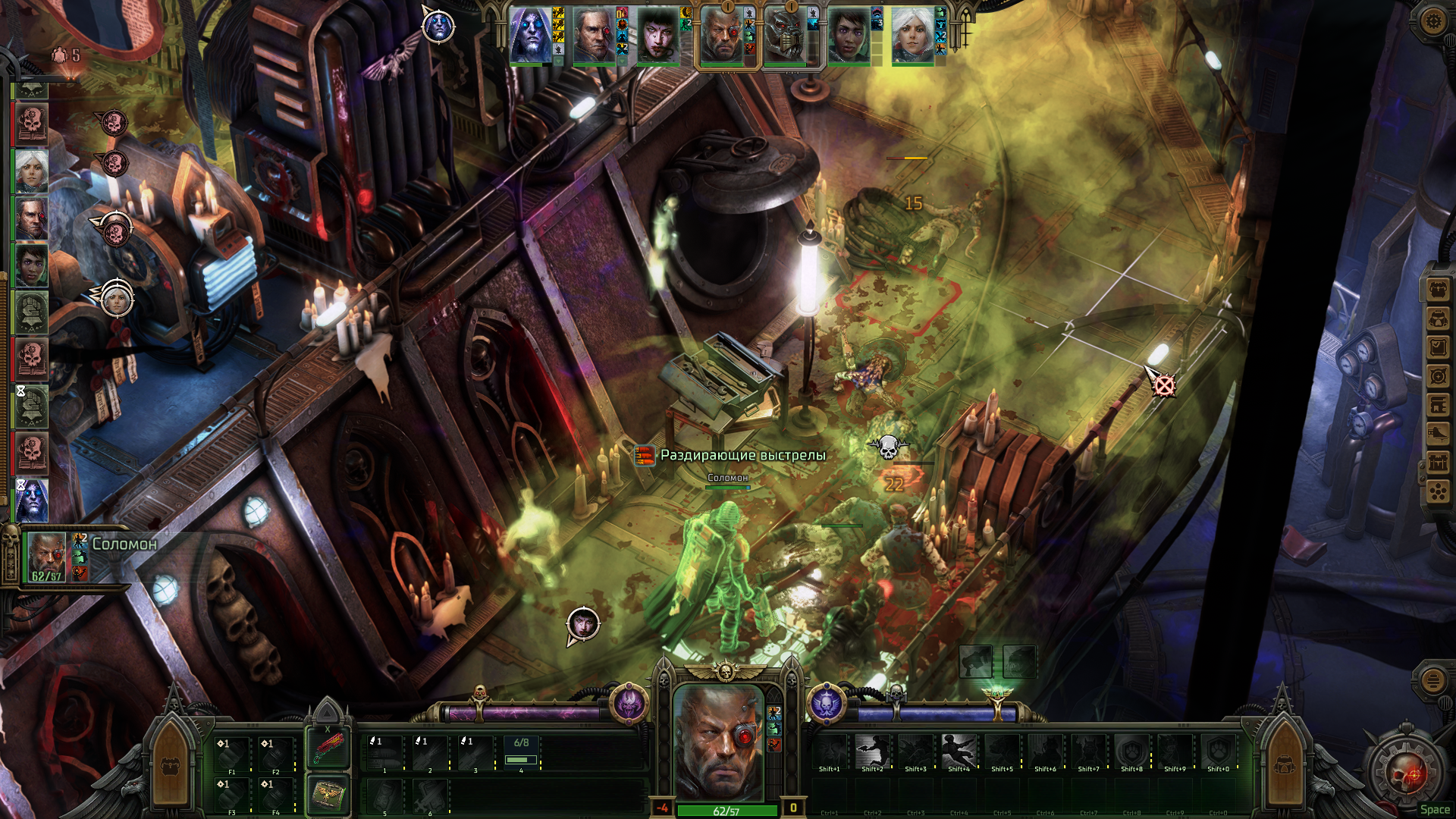Open settings via the gear button

pyautogui.click(x=1432, y=20)
